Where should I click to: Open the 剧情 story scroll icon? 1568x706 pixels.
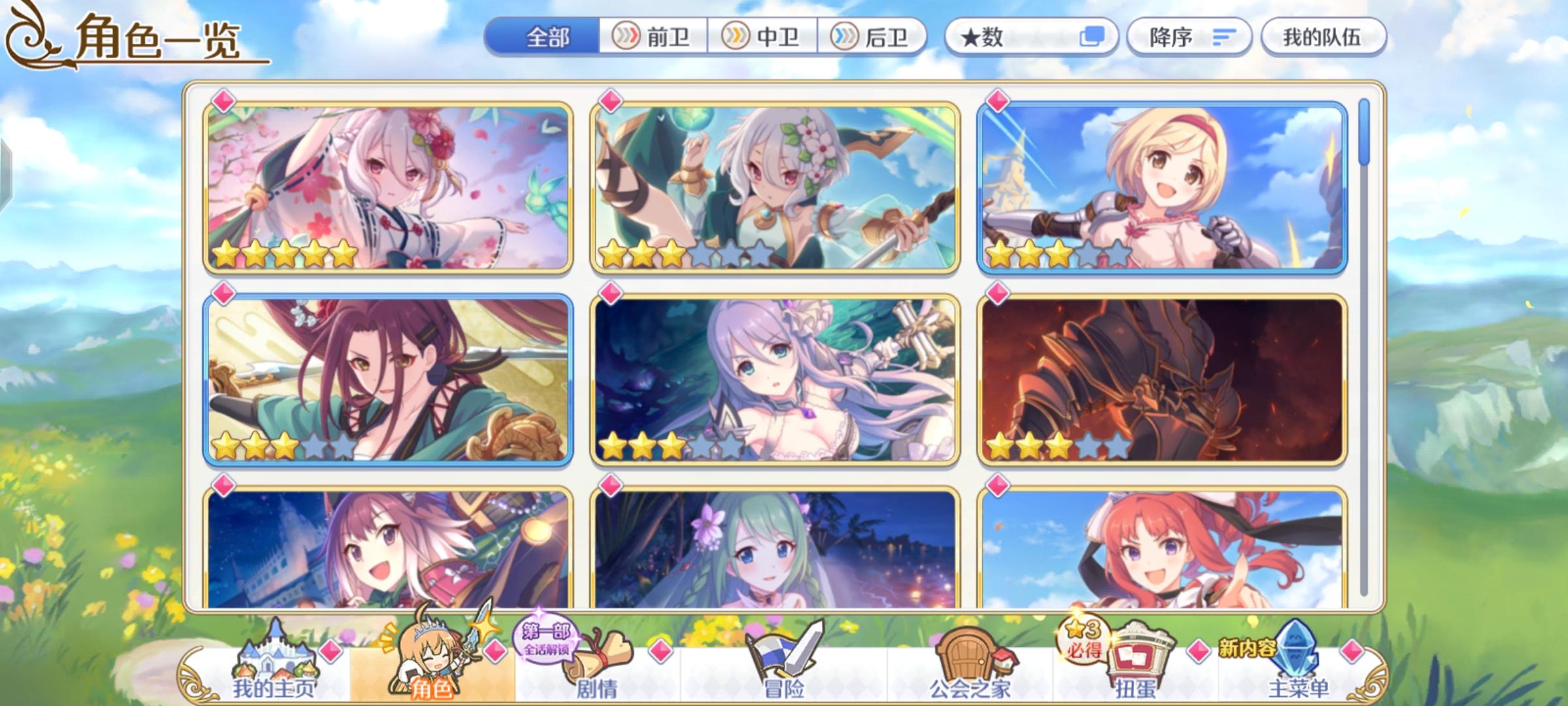598,667
